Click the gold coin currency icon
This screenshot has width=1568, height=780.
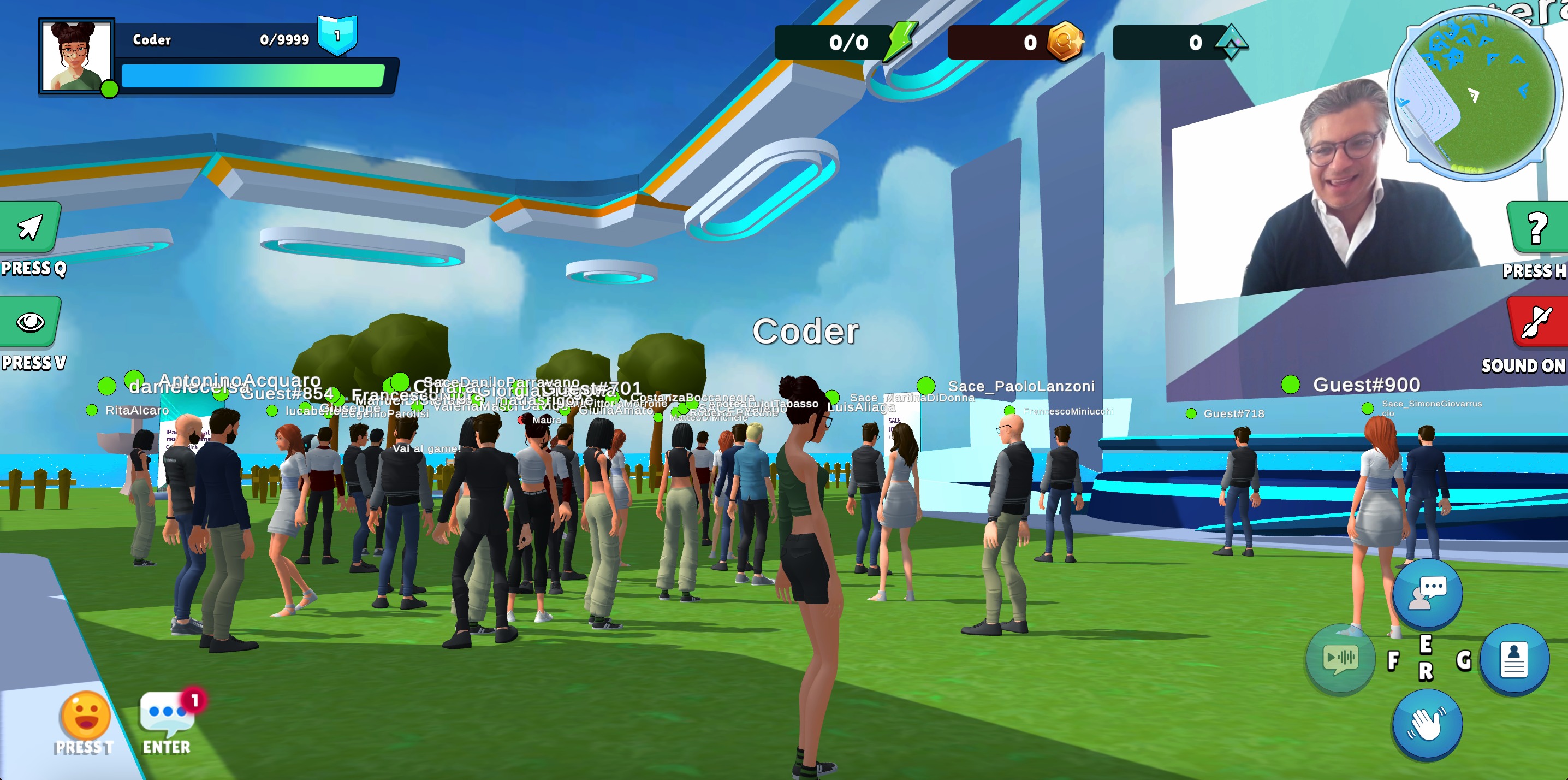(x=1064, y=42)
